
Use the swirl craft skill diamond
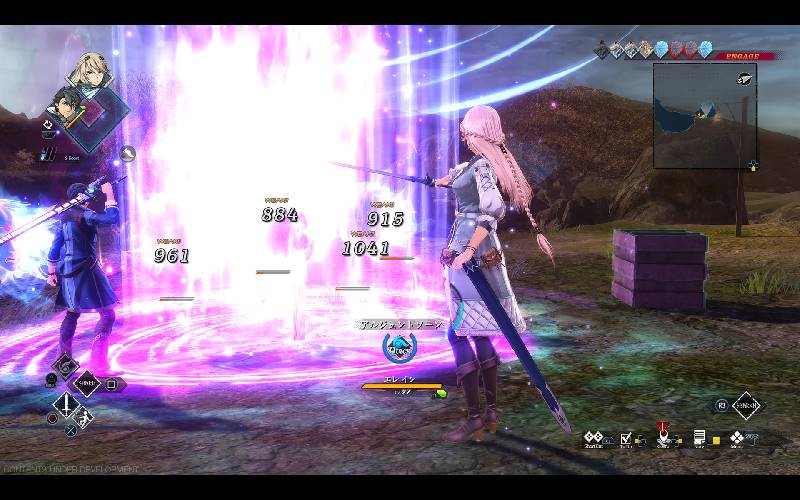coord(65,365)
